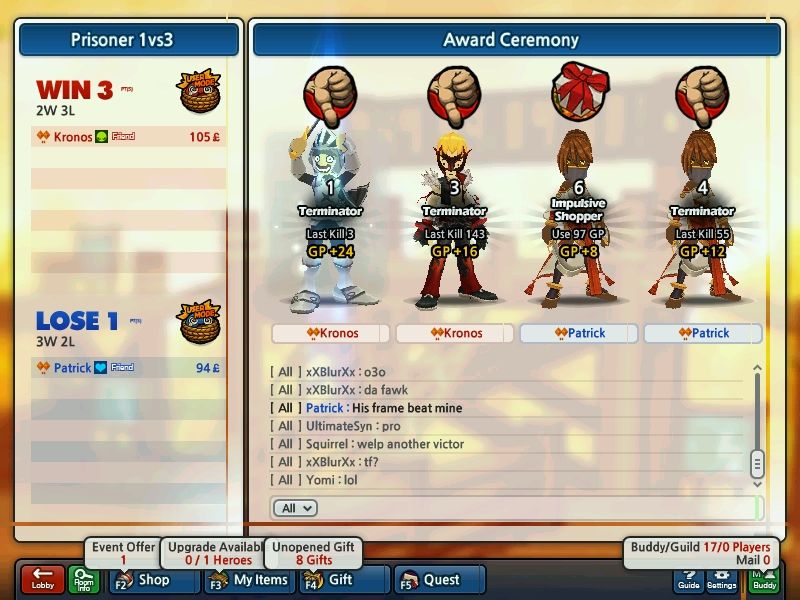Image resolution: width=800 pixels, height=600 pixels.
Task: Open the Buddy list
Action: [x=763, y=579]
